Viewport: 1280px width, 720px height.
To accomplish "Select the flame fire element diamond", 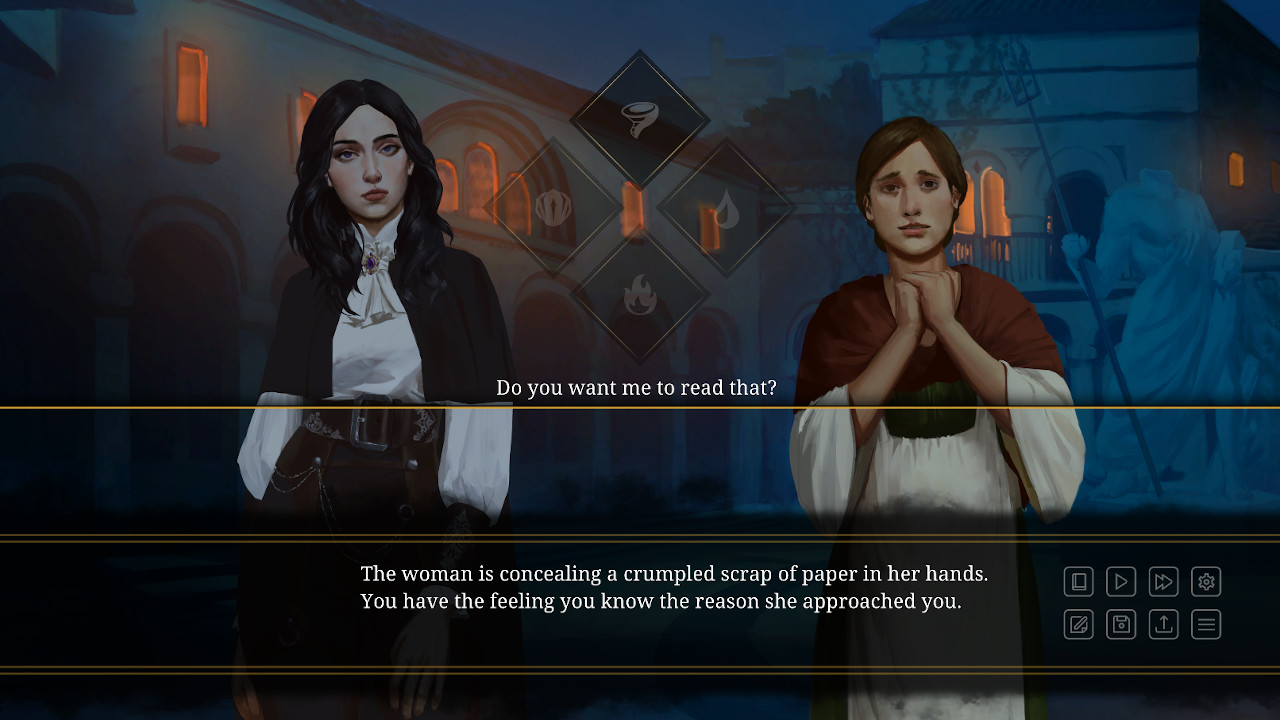I will (639, 295).
